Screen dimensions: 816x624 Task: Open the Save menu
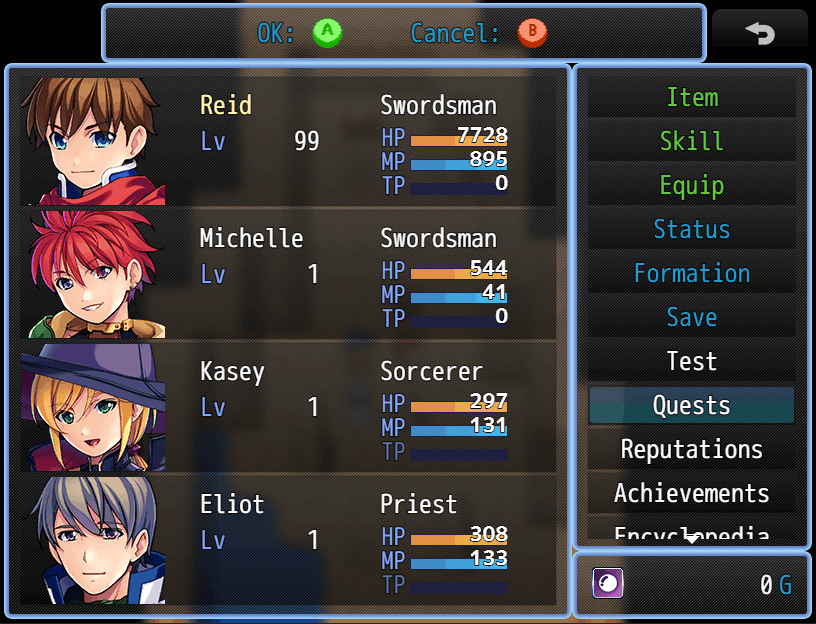(x=691, y=318)
